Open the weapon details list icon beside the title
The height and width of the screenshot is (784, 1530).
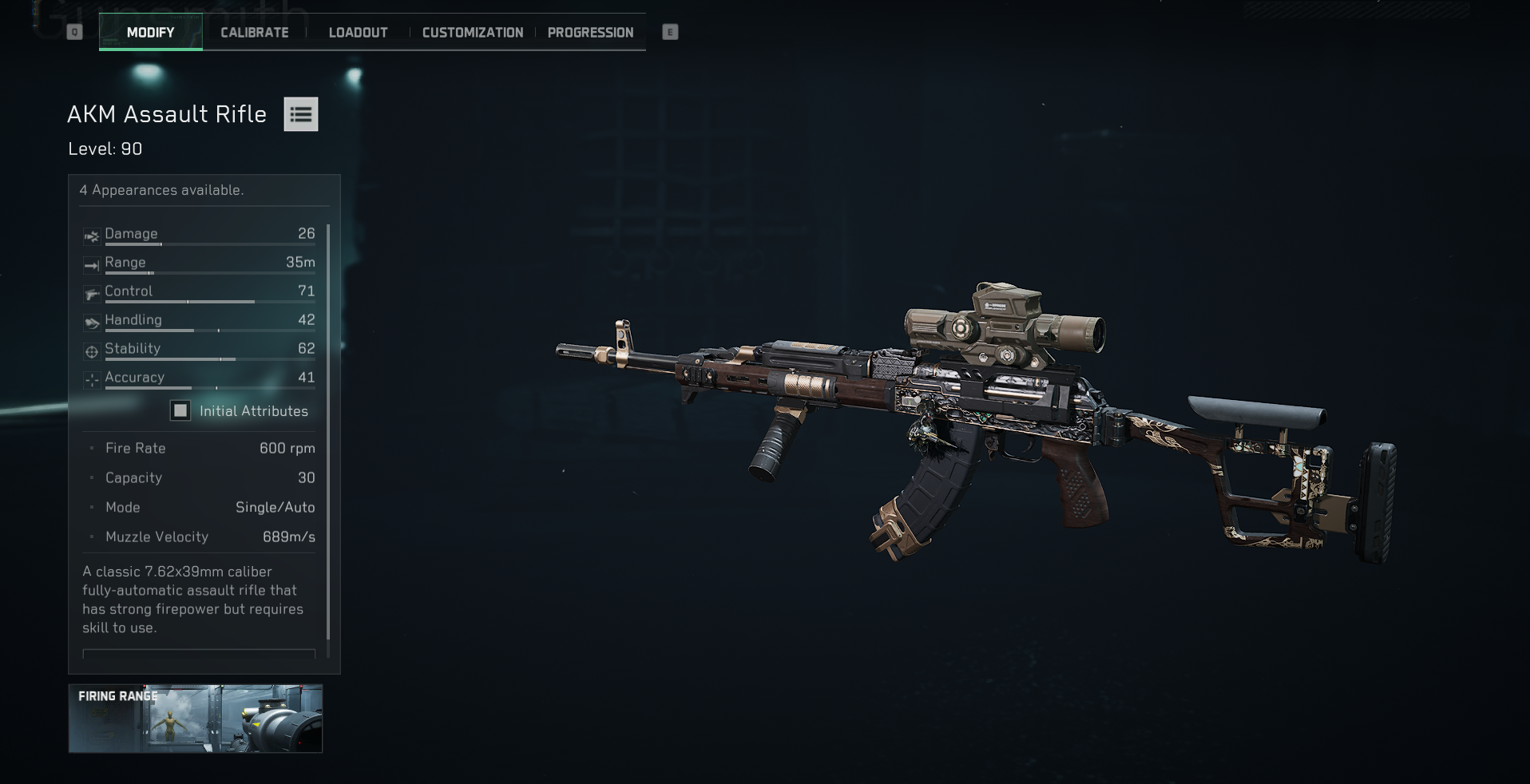301,114
